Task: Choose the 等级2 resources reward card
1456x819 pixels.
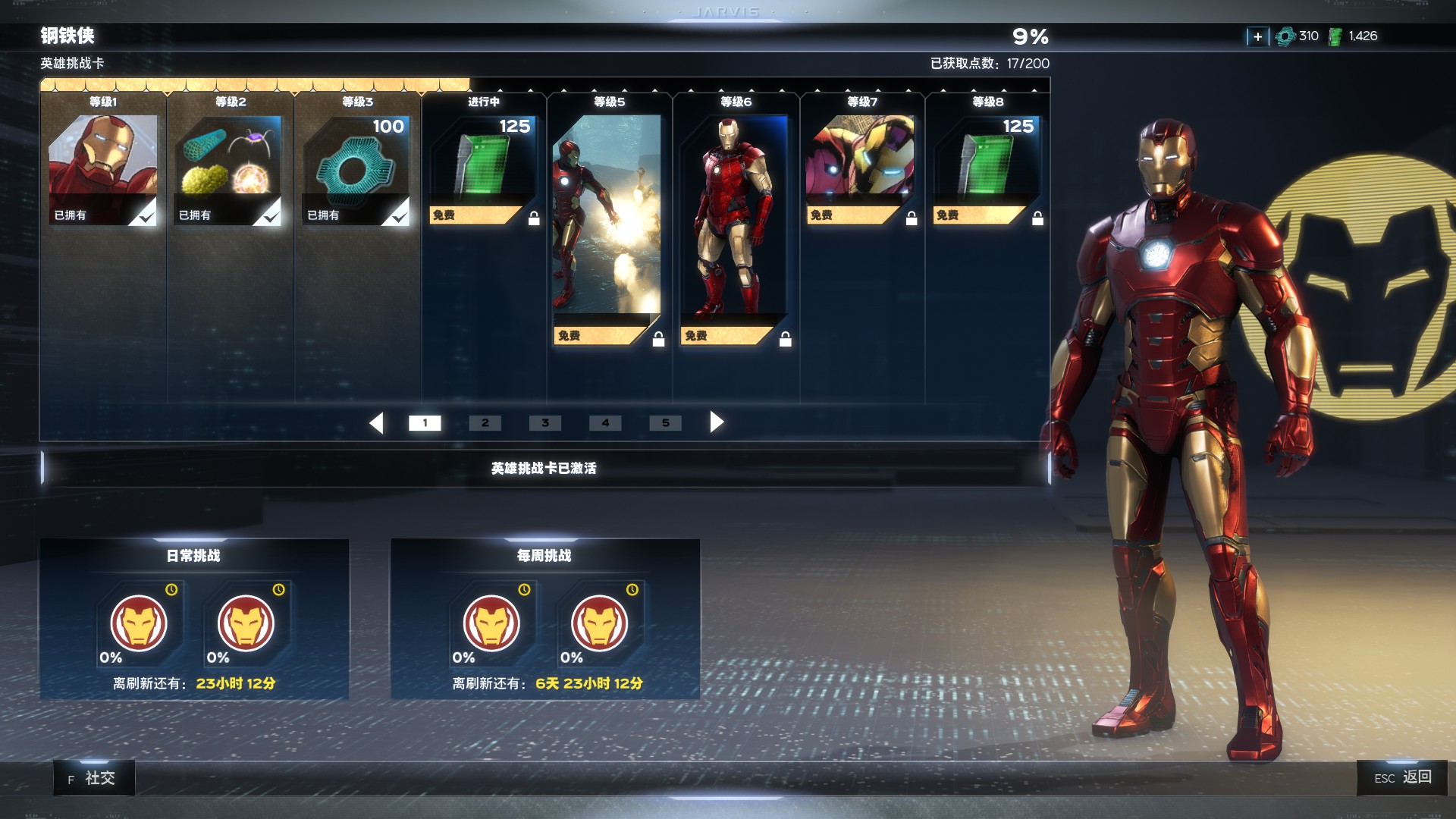Action: (230, 170)
